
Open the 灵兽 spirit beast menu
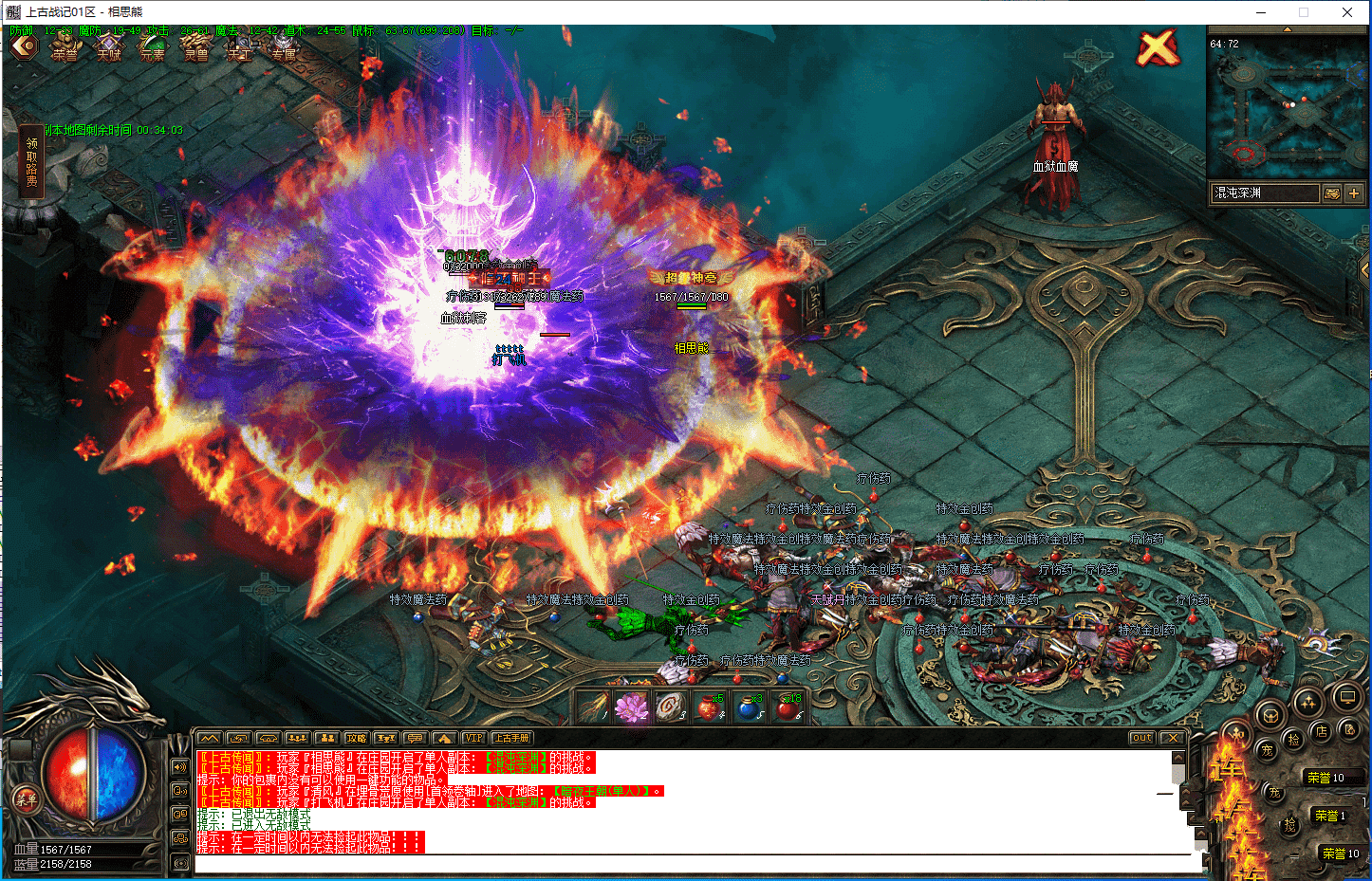[196, 47]
